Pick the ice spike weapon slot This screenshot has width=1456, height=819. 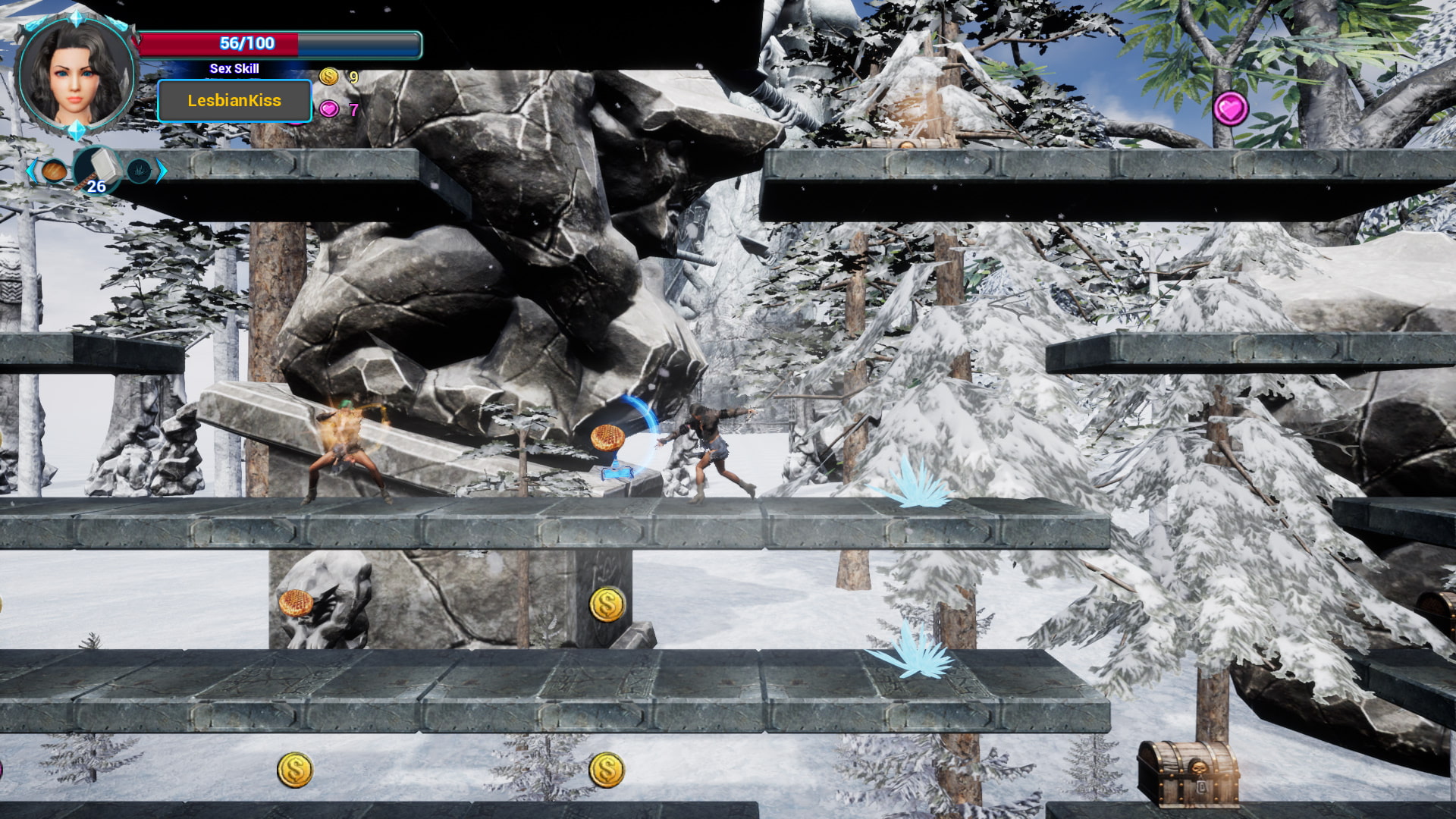pos(139,171)
